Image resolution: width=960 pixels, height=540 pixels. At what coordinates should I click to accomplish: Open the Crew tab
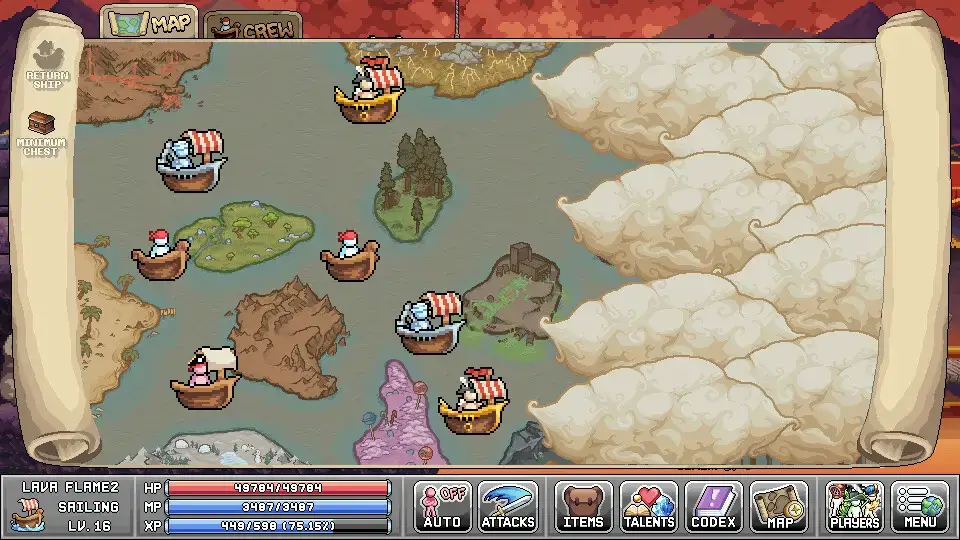[253, 27]
